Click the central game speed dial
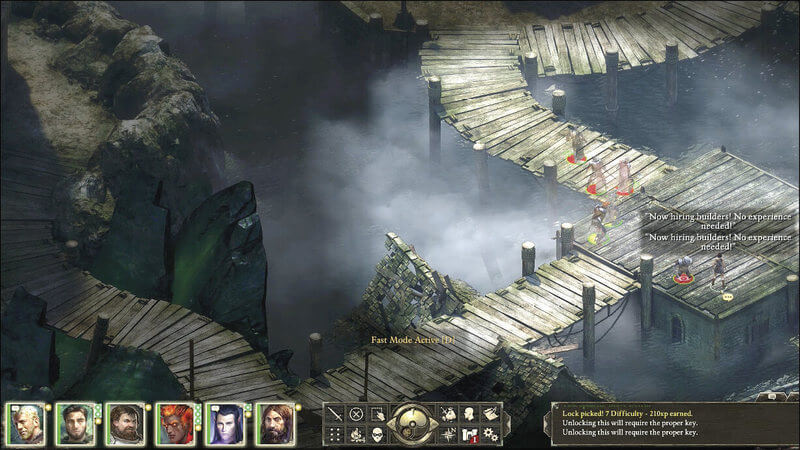Viewport: 800px width, 450px height. 411,424
